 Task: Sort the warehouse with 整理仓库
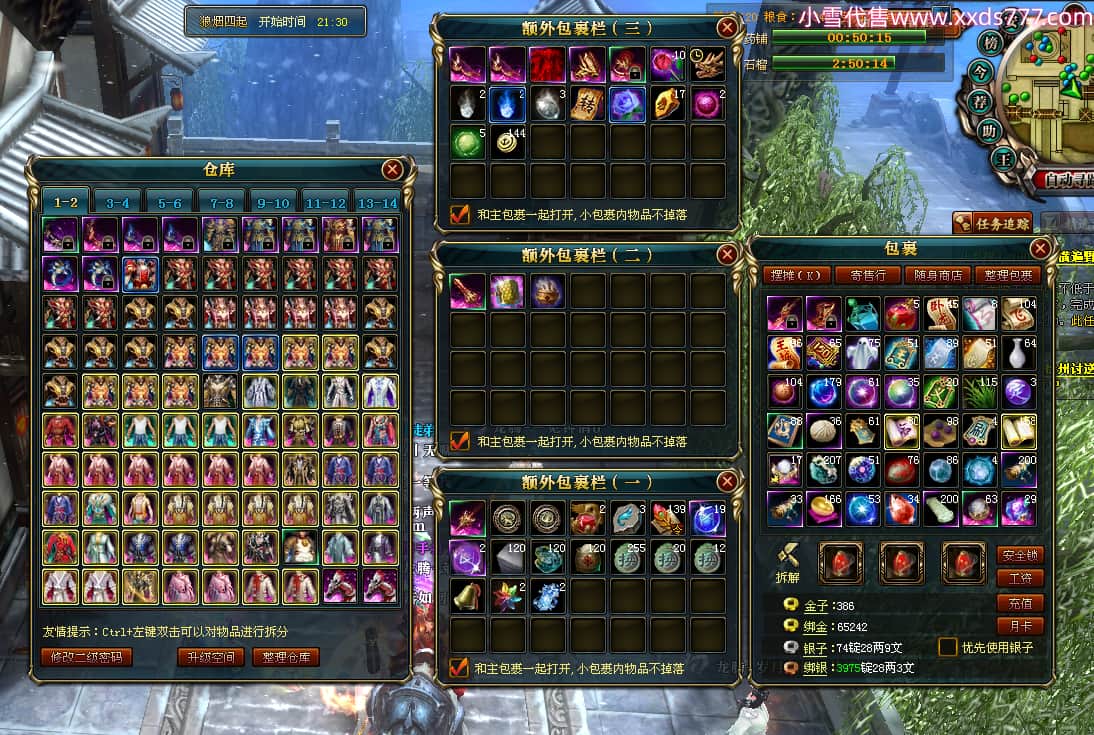286,657
